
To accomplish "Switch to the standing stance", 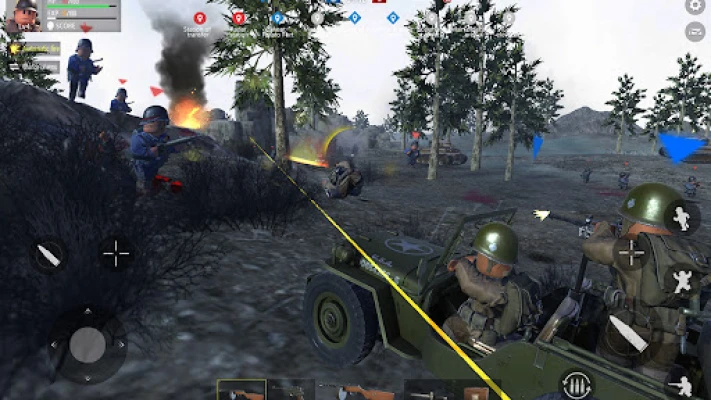I will [x=682, y=218].
